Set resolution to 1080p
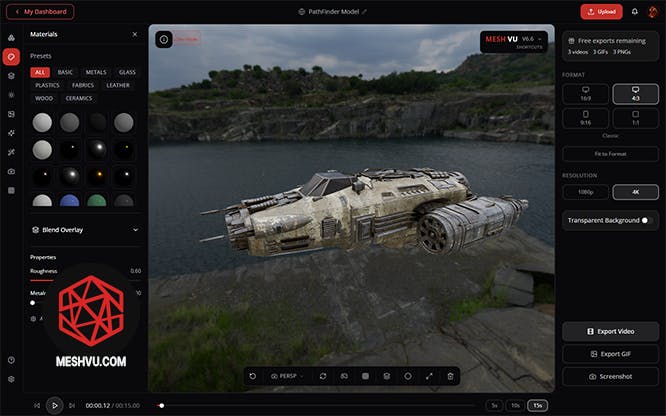 point(586,191)
